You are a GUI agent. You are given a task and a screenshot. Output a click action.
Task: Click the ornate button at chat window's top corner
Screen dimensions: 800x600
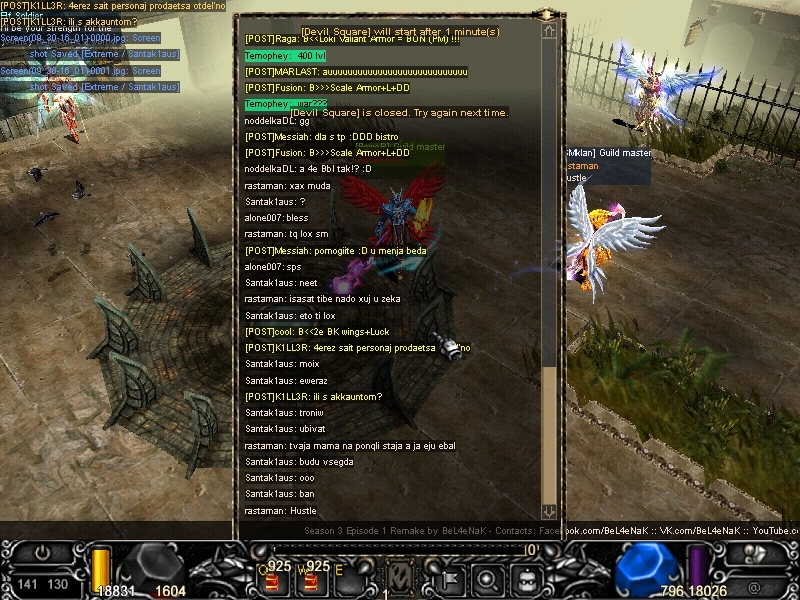(x=548, y=15)
